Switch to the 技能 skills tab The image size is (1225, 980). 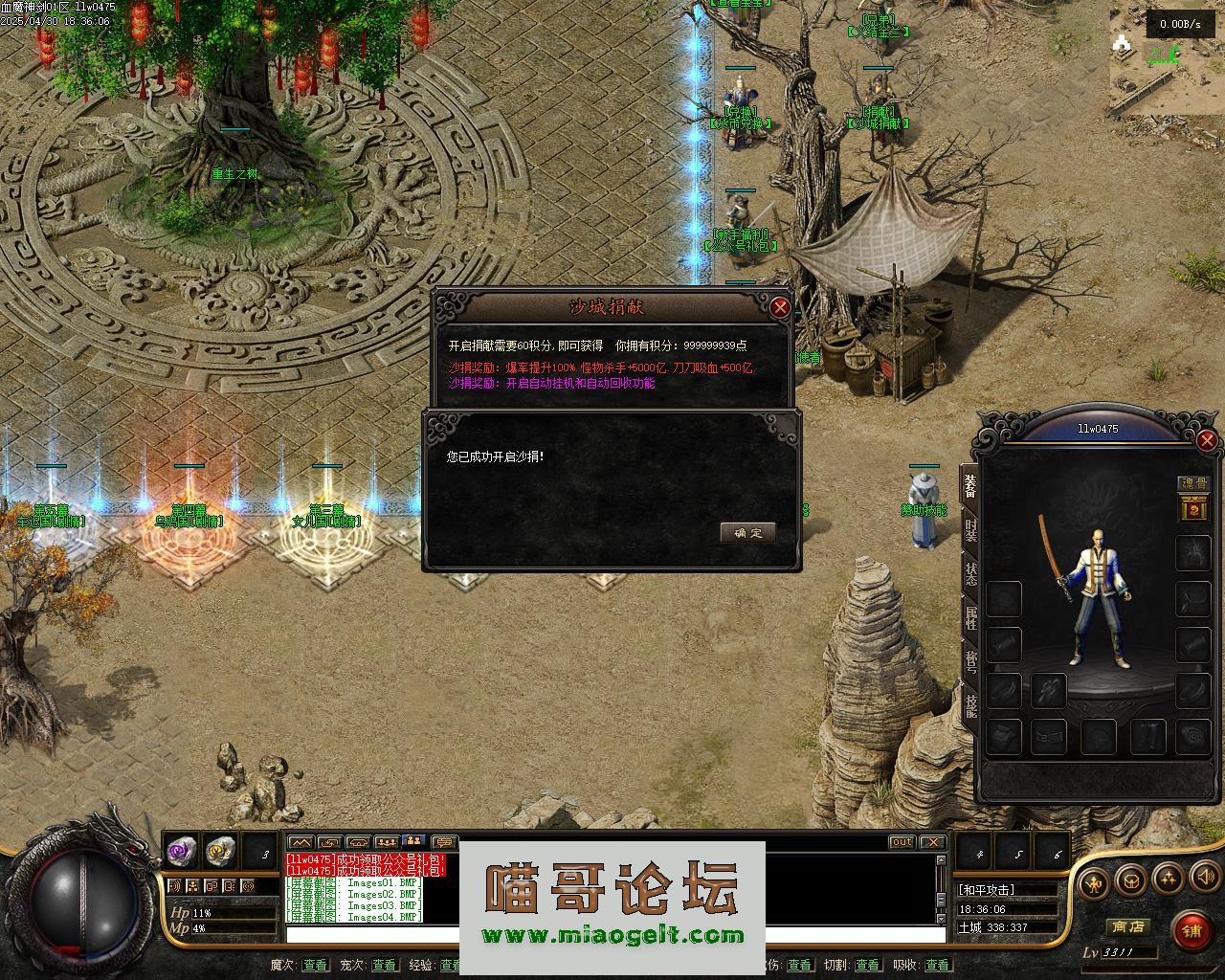(x=970, y=706)
